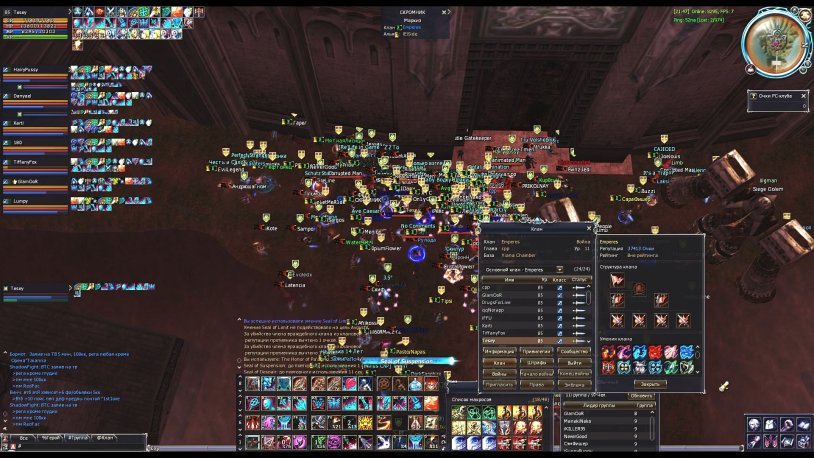Click the Эмблема button
This screenshot has height=458, width=814.
click(574, 384)
